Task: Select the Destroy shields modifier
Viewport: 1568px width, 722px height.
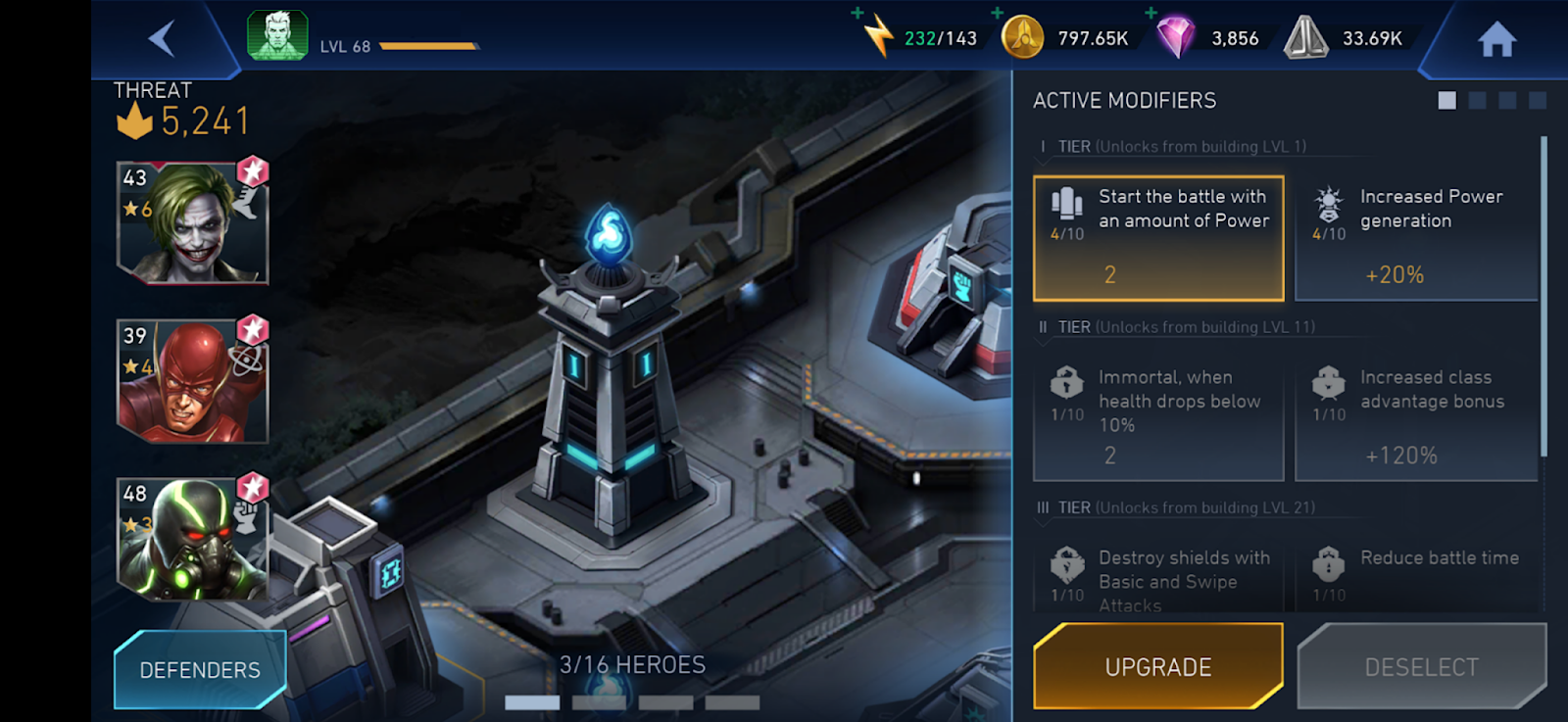Action: tap(1158, 580)
